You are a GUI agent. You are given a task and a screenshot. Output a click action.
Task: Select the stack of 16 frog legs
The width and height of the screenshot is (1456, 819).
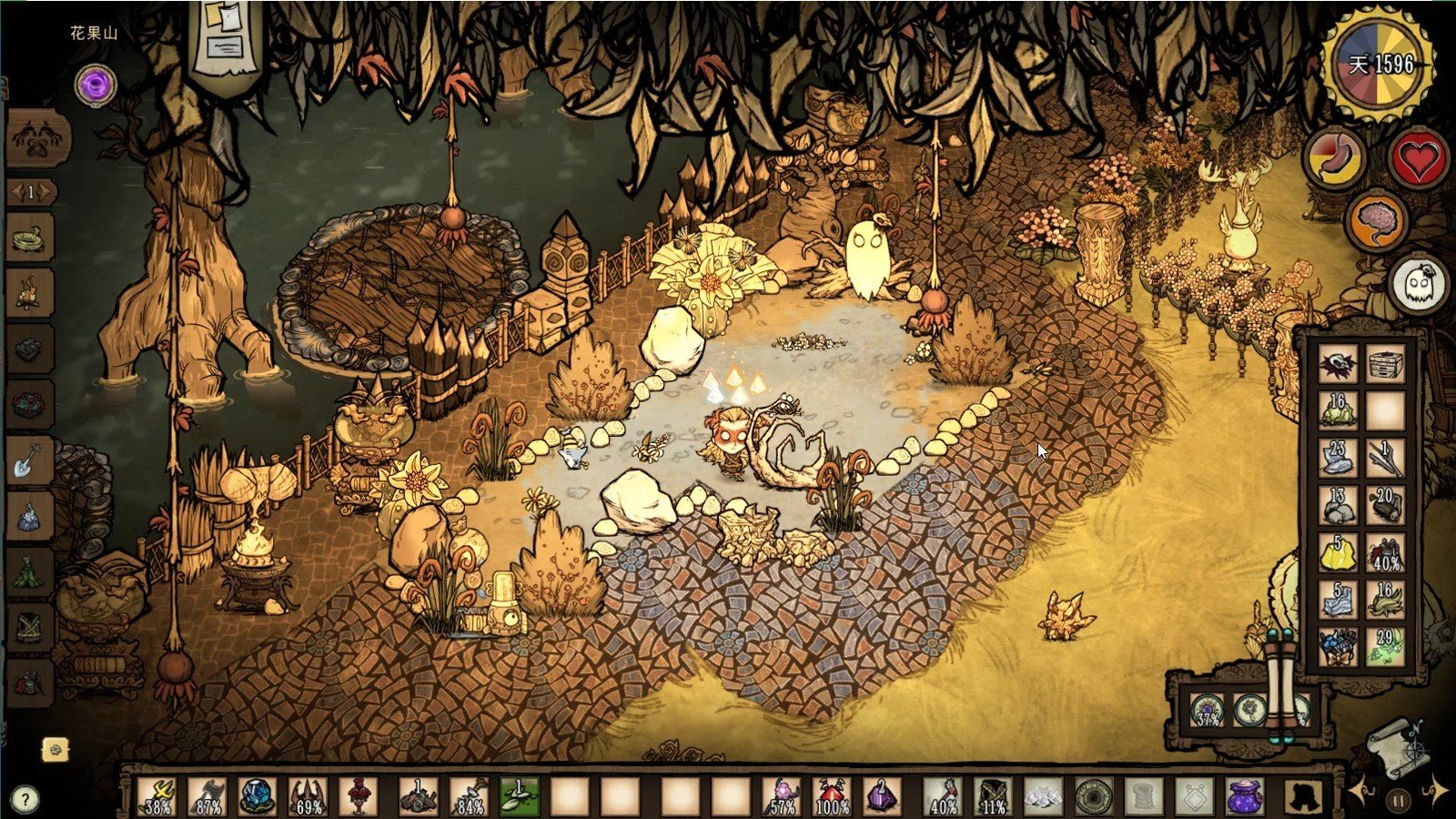[1337, 409]
